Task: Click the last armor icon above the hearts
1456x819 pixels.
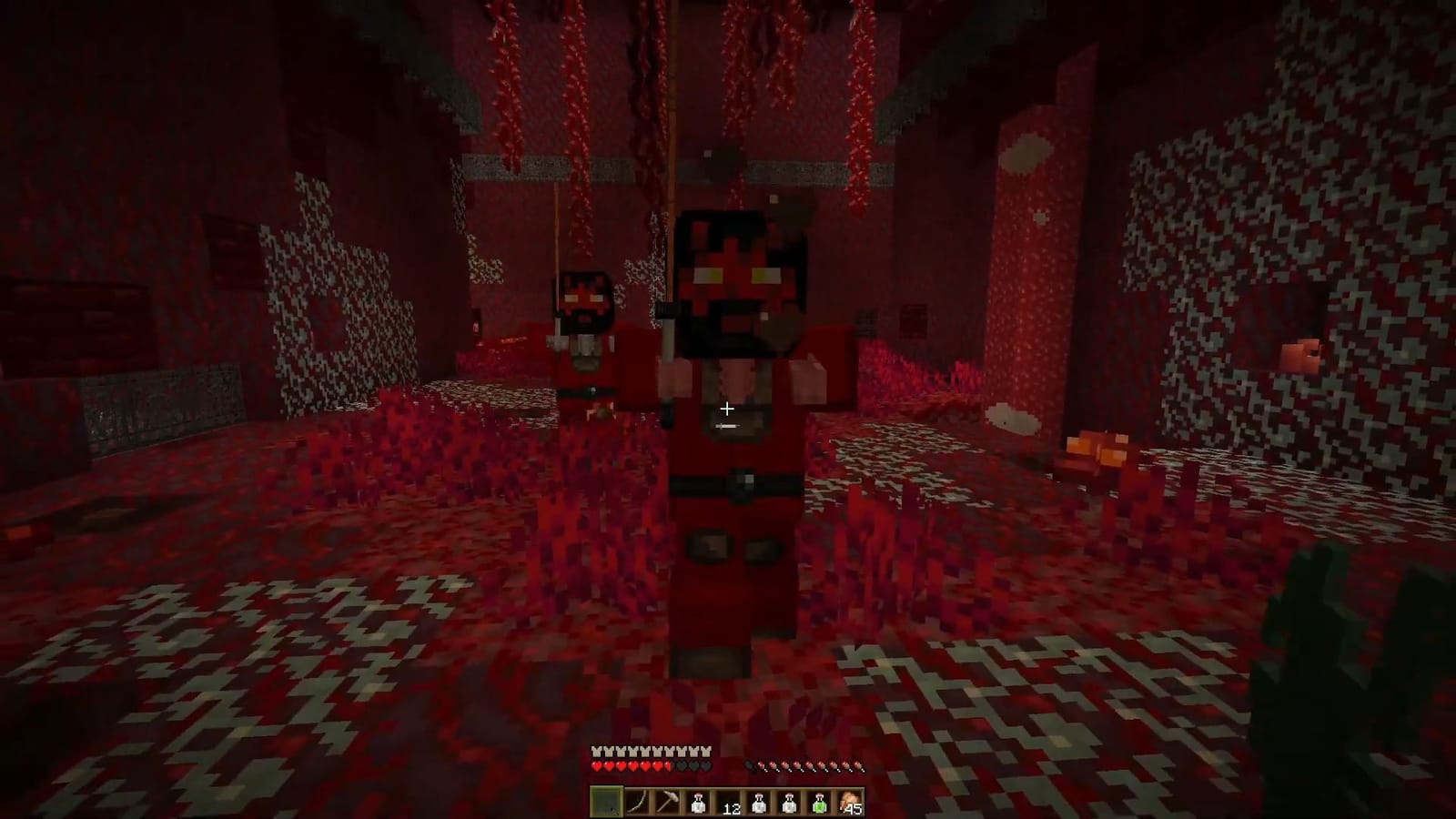Action: click(706, 753)
